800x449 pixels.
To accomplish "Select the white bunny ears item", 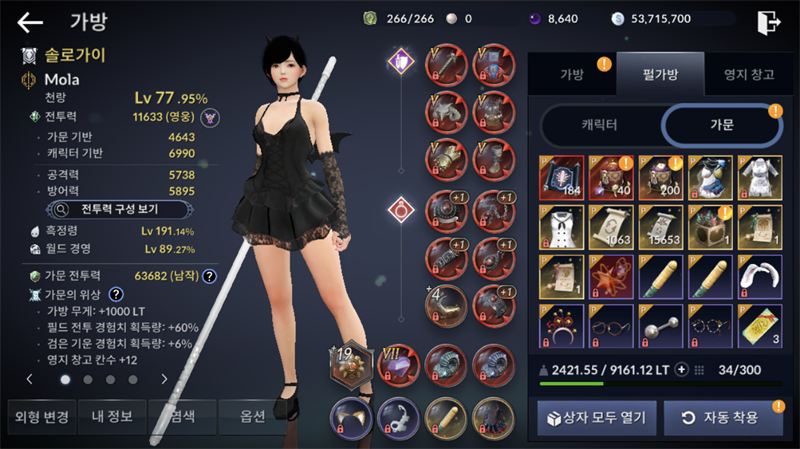I will [759, 276].
